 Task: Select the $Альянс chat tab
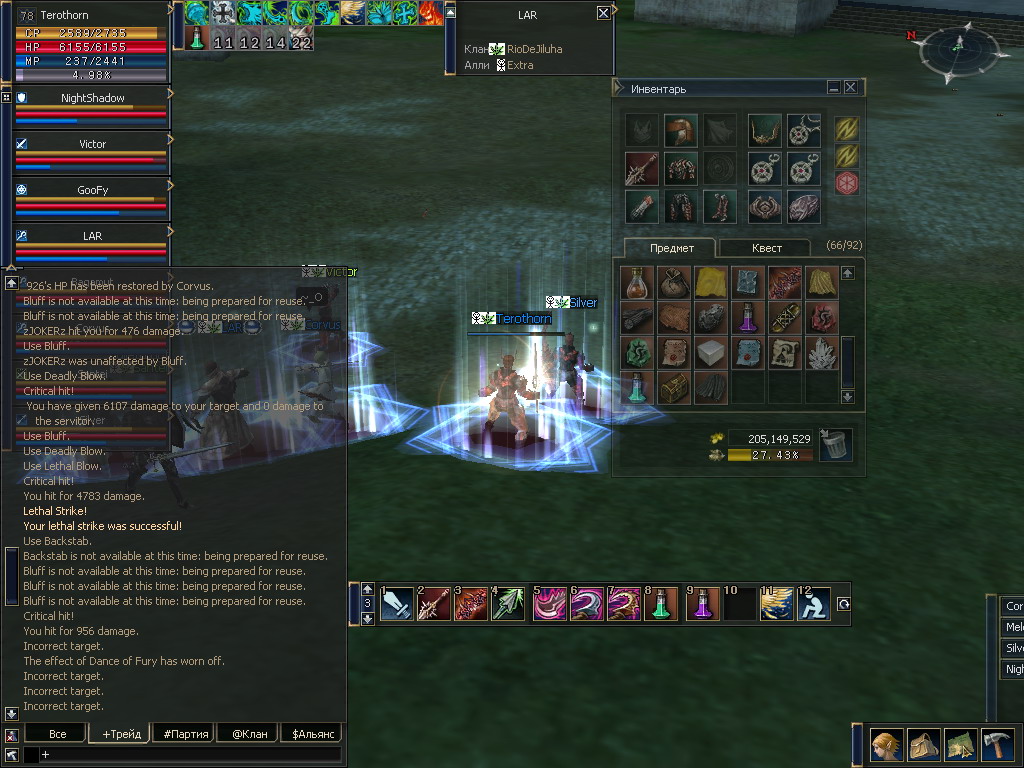pyautogui.click(x=310, y=734)
